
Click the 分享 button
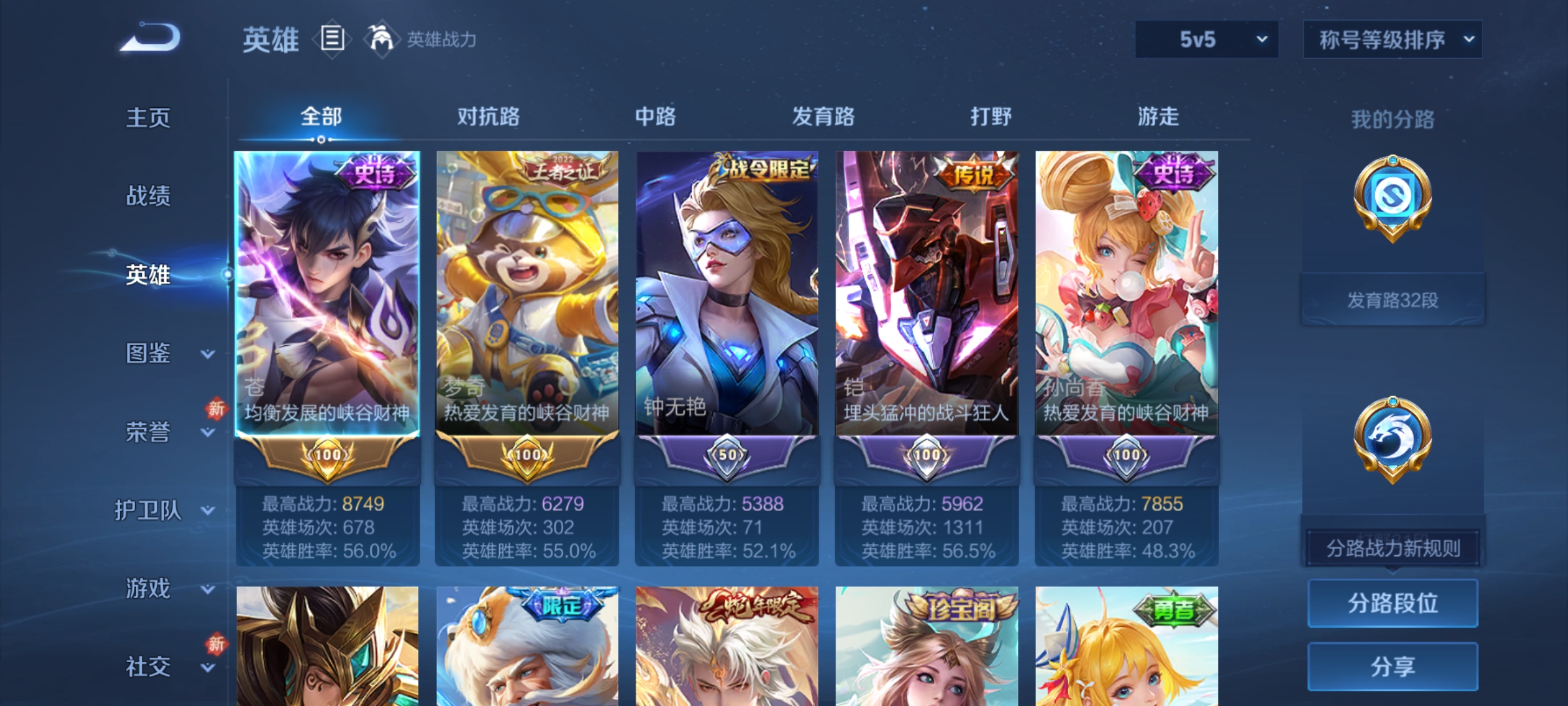pyautogui.click(x=1393, y=667)
